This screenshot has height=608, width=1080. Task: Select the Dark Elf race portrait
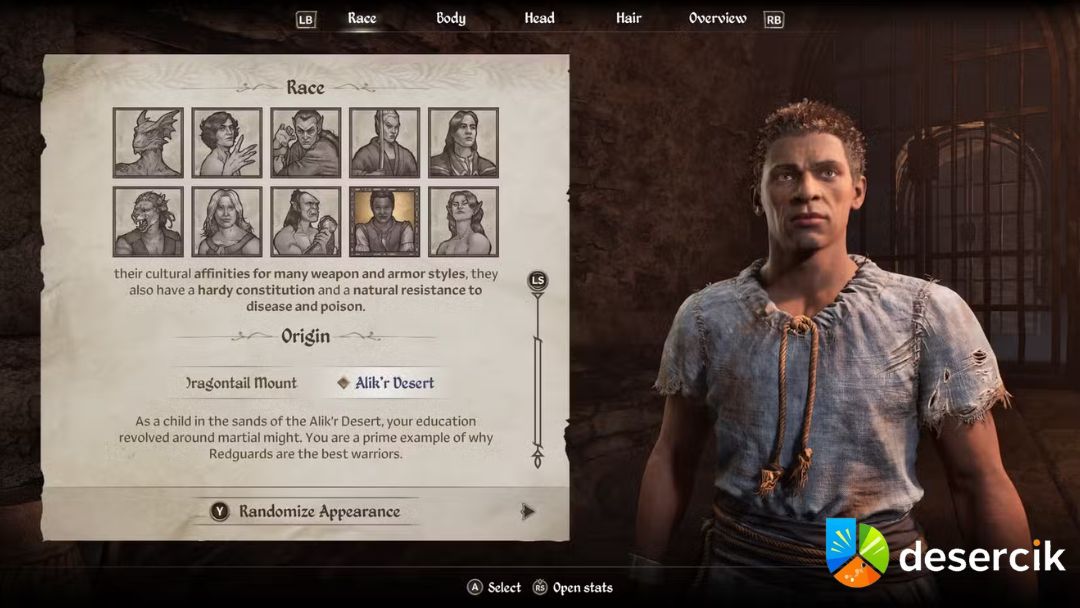pos(306,143)
